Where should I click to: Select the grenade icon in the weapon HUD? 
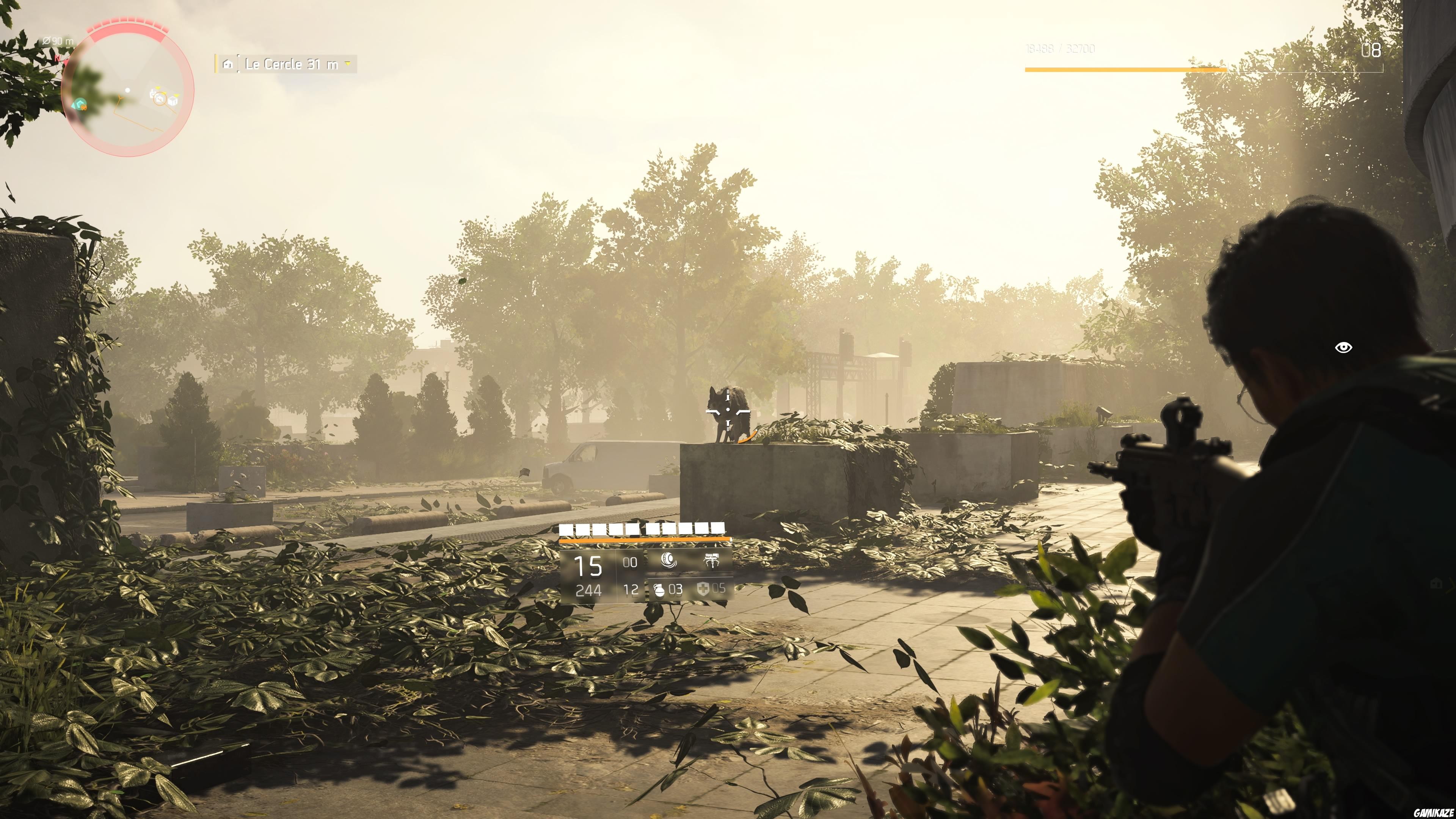[659, 591]
